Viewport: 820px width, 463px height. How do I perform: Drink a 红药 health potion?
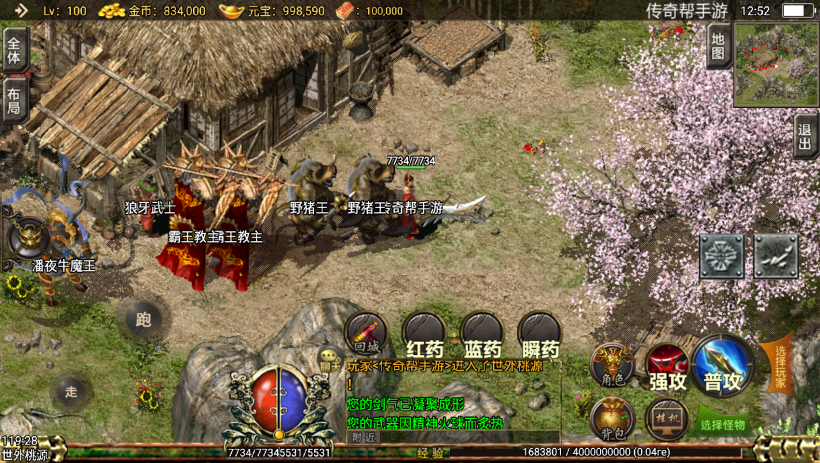click(424, 333)
